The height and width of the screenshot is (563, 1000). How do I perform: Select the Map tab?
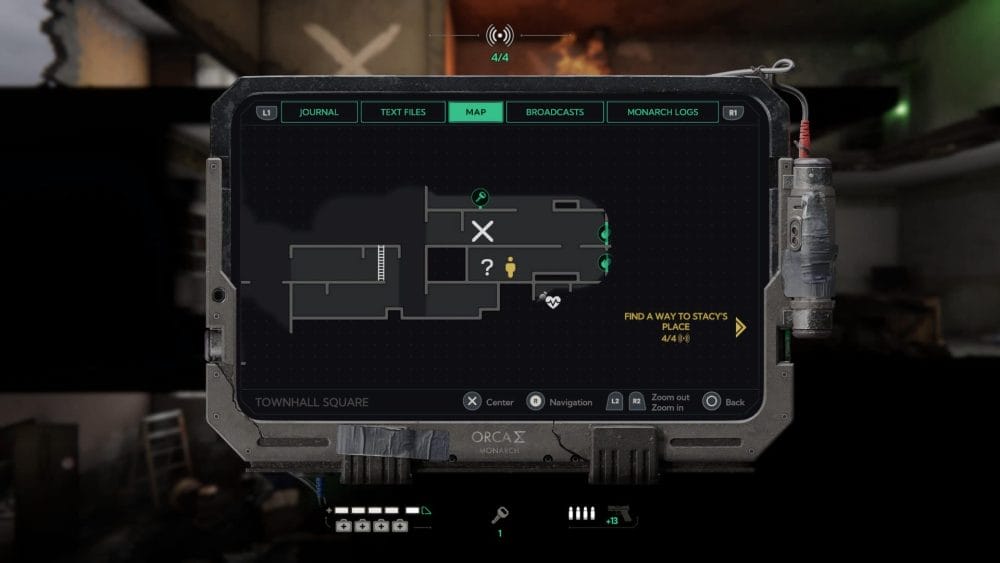(x=476, y=112)
